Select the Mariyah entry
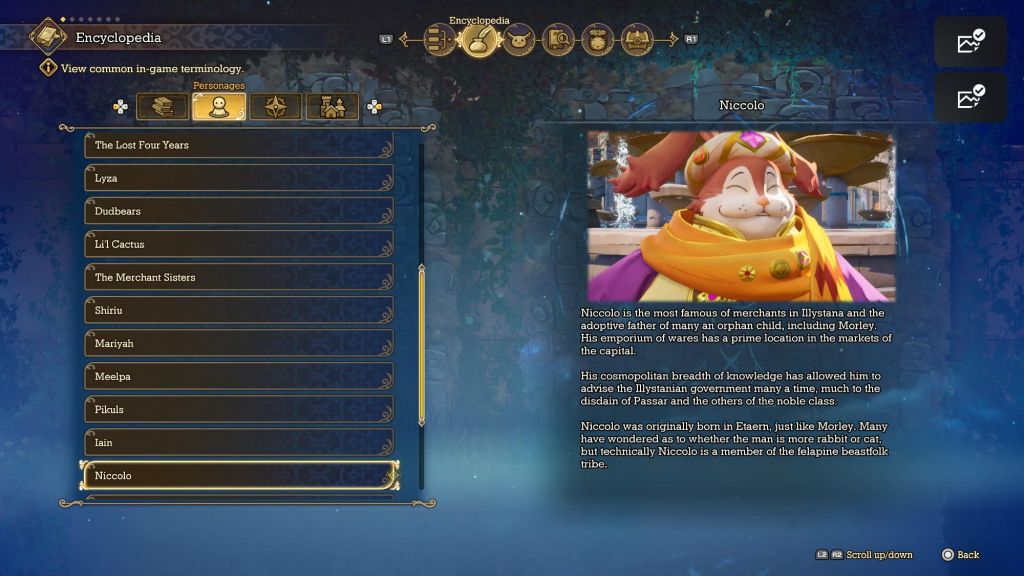 (238, 343)
